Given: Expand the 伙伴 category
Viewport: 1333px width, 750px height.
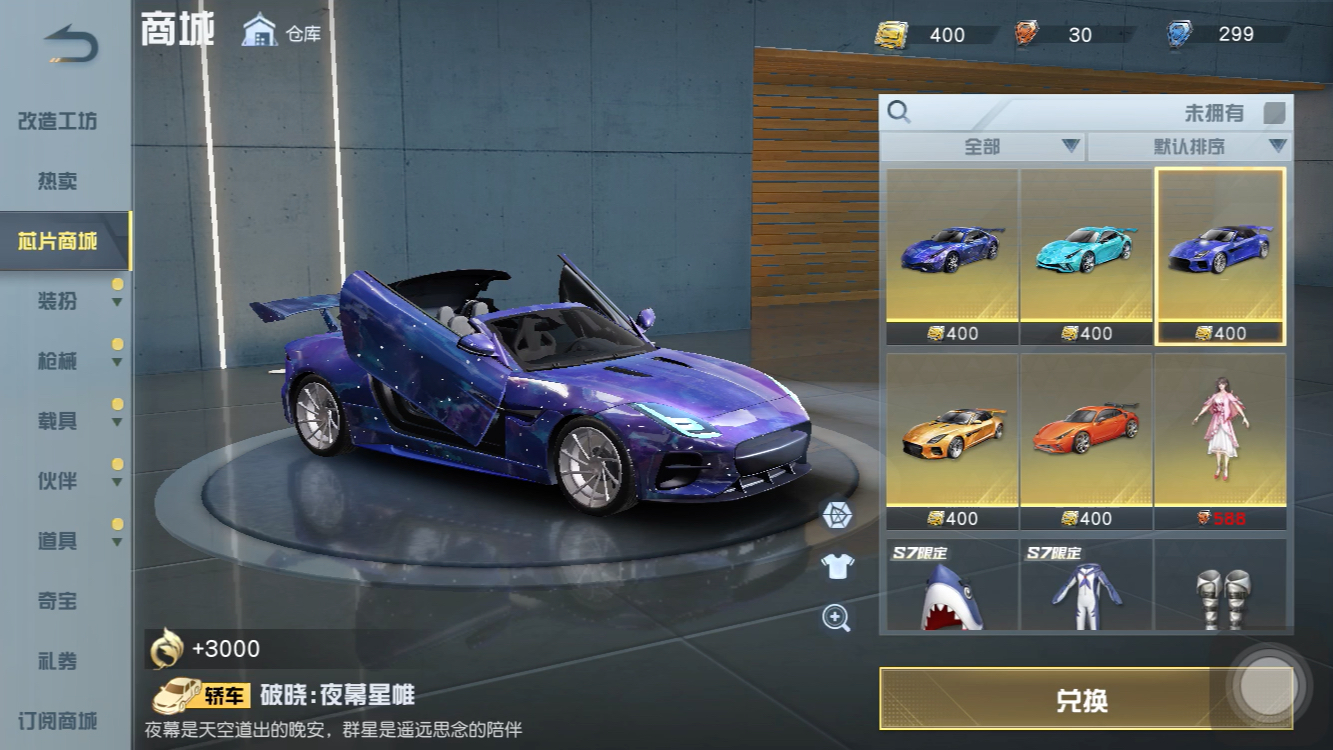Looking at the screenshot, I should (58, 481).
